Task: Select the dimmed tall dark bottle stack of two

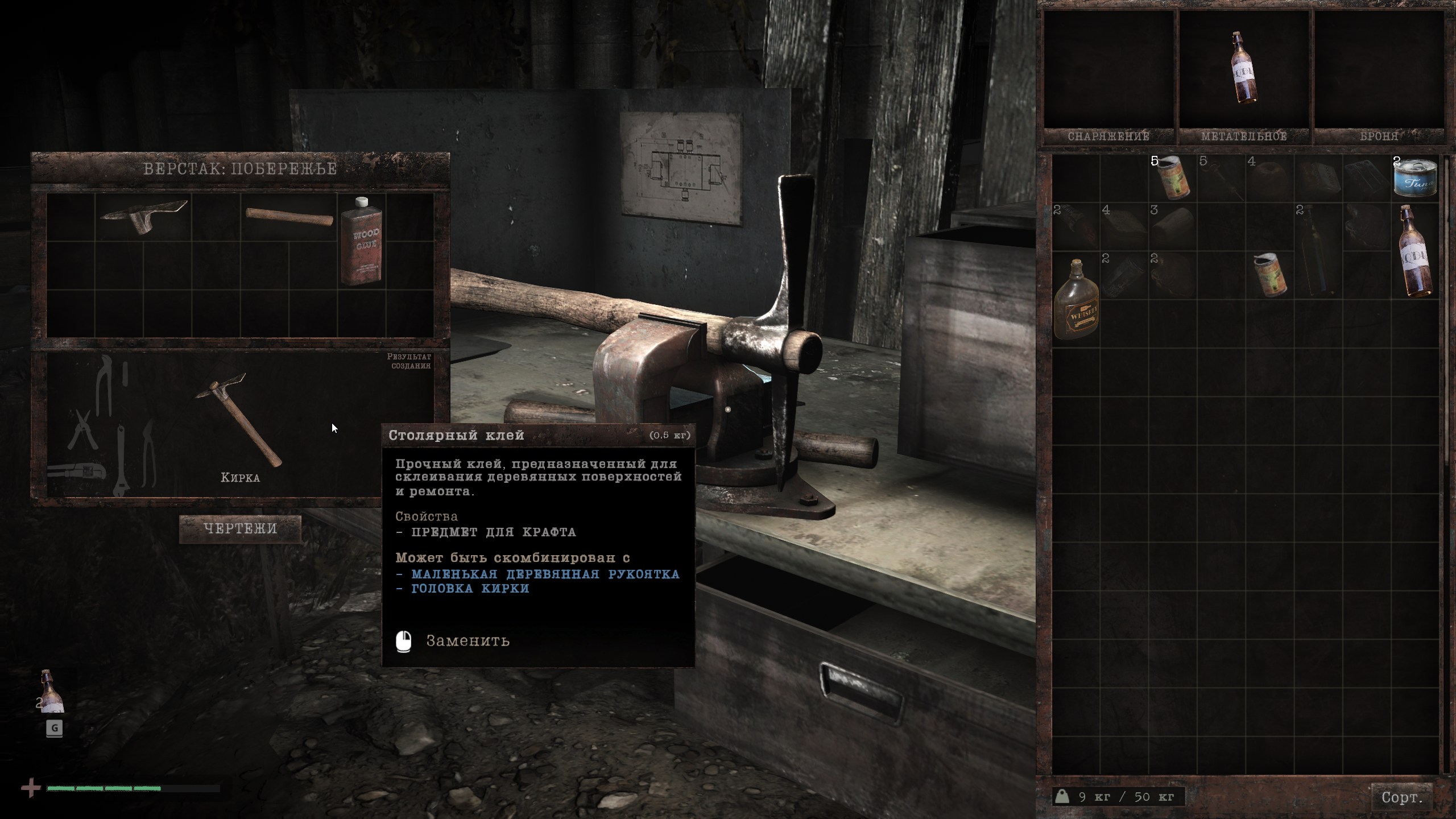Action: (1317, 250)
